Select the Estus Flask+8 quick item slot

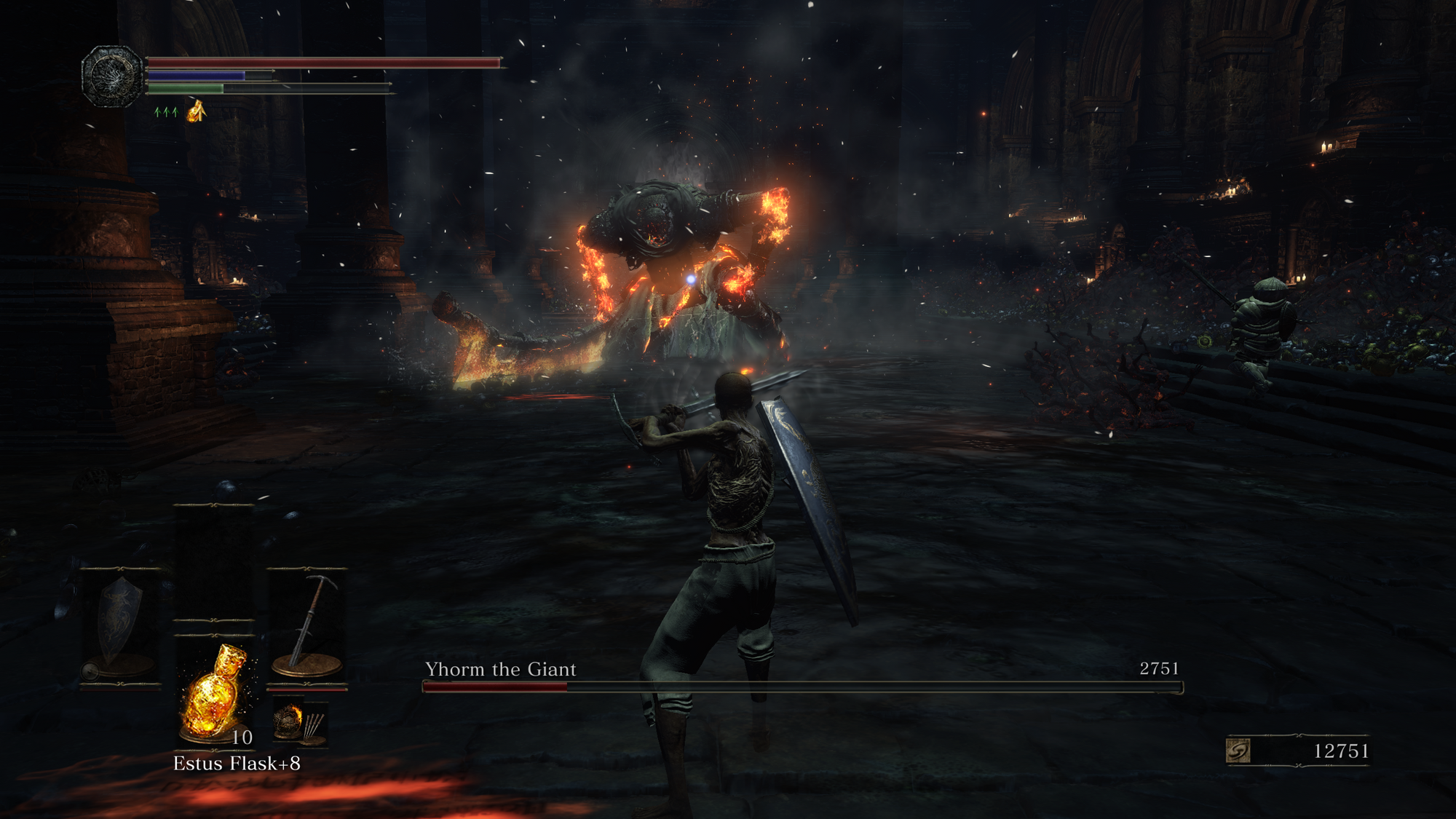tap(215, 692)
